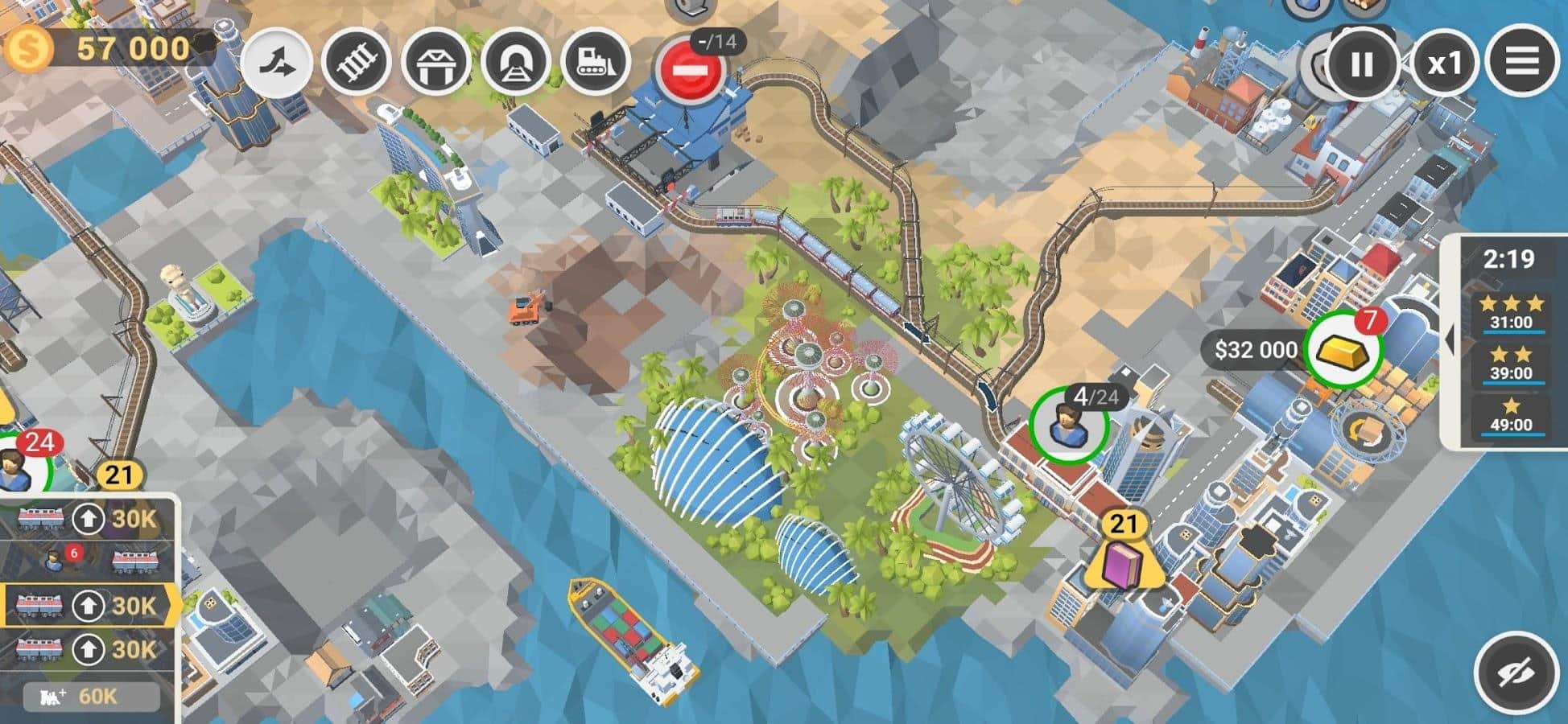Buy a new train for 60K
Screen dimensions: 1568x724
(90, 696)
